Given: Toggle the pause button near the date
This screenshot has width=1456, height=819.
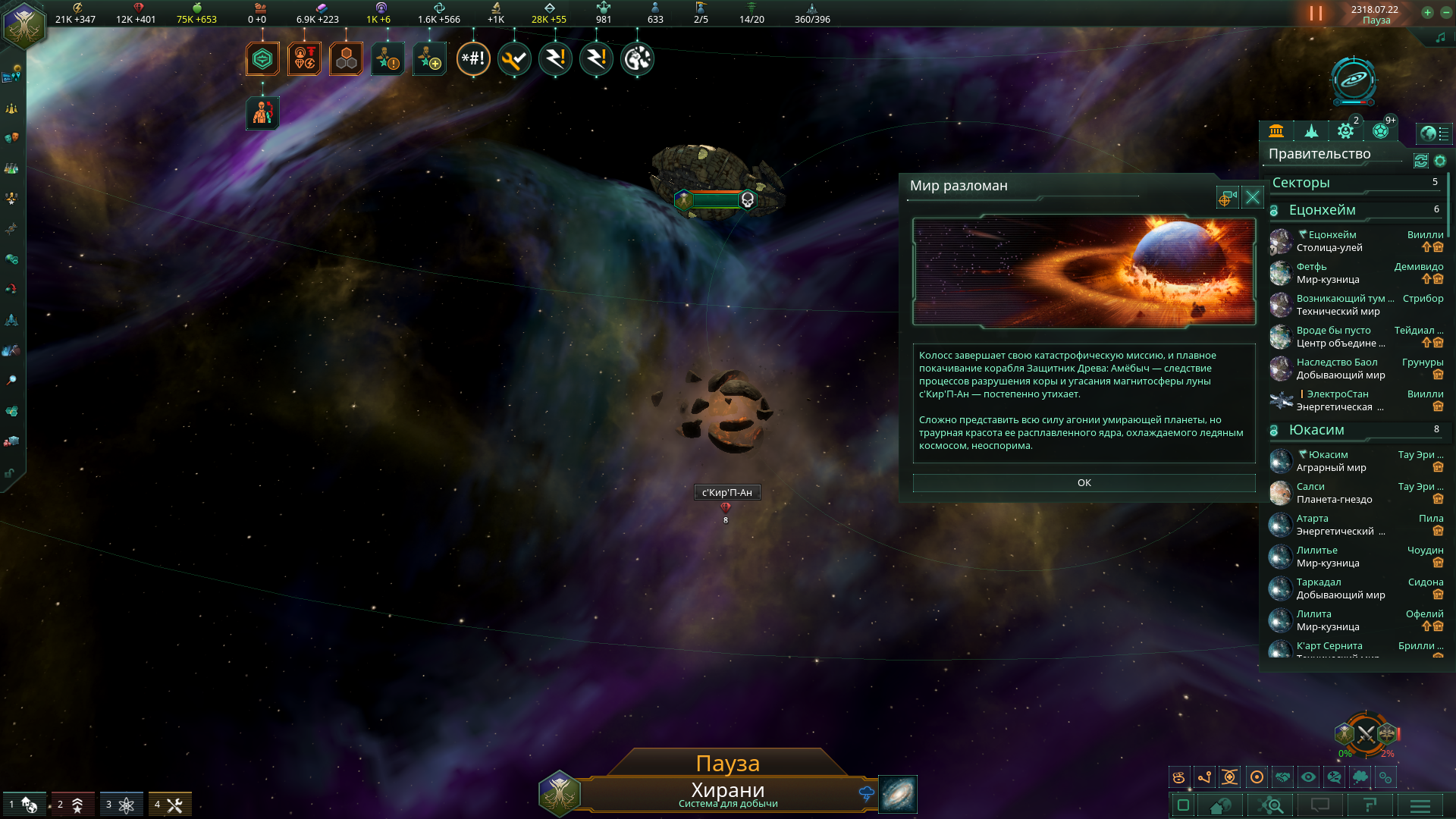Looking at the screenshot, I should point(1316,14).
